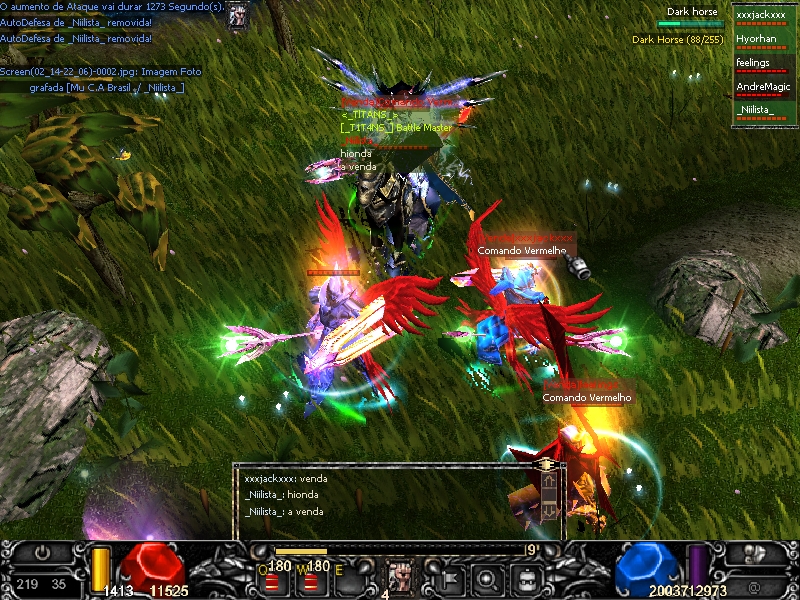Click the power button in bottom-left panel

coord(42,553)
